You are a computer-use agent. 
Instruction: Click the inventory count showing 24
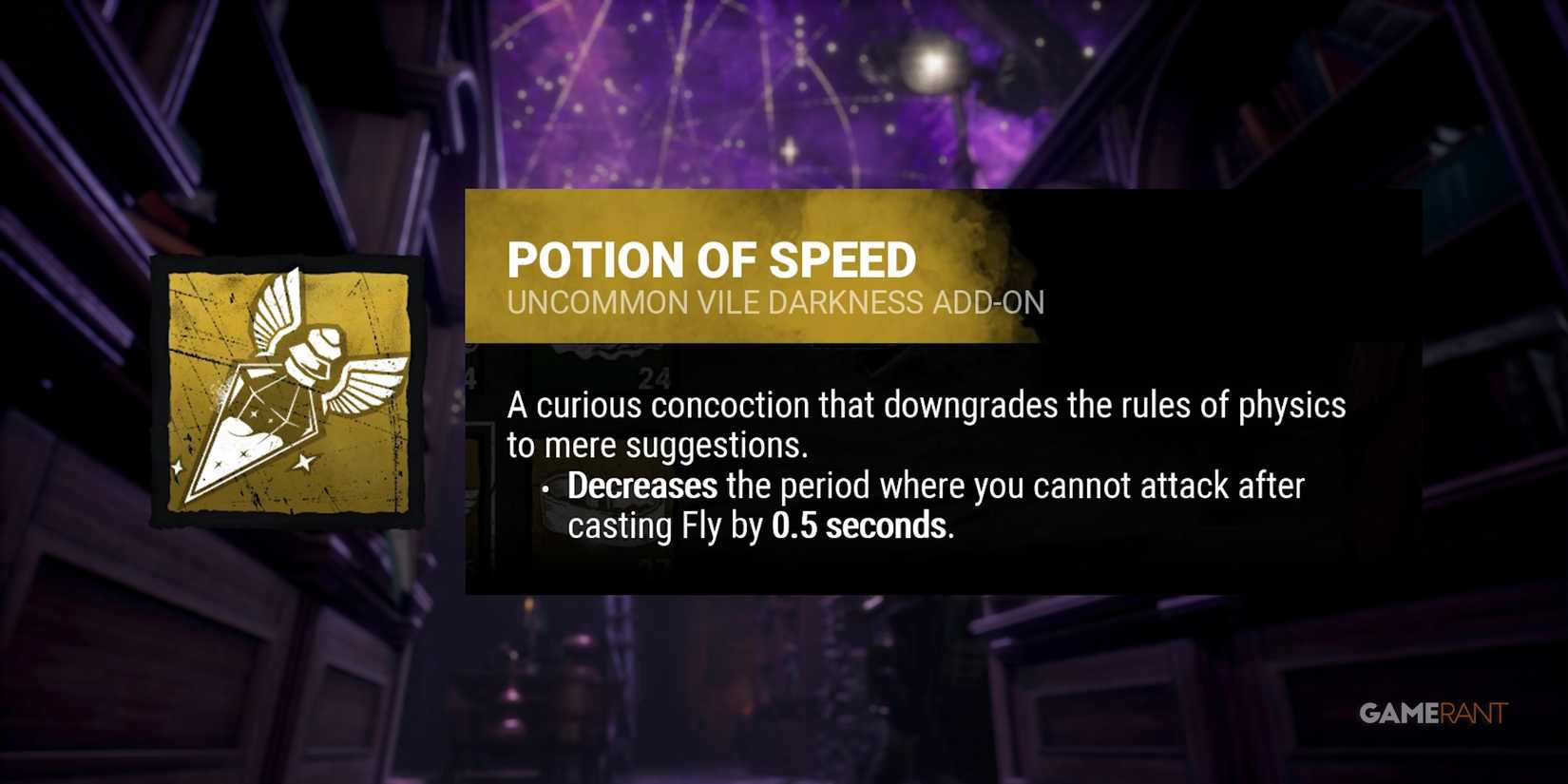coord(656,375)
